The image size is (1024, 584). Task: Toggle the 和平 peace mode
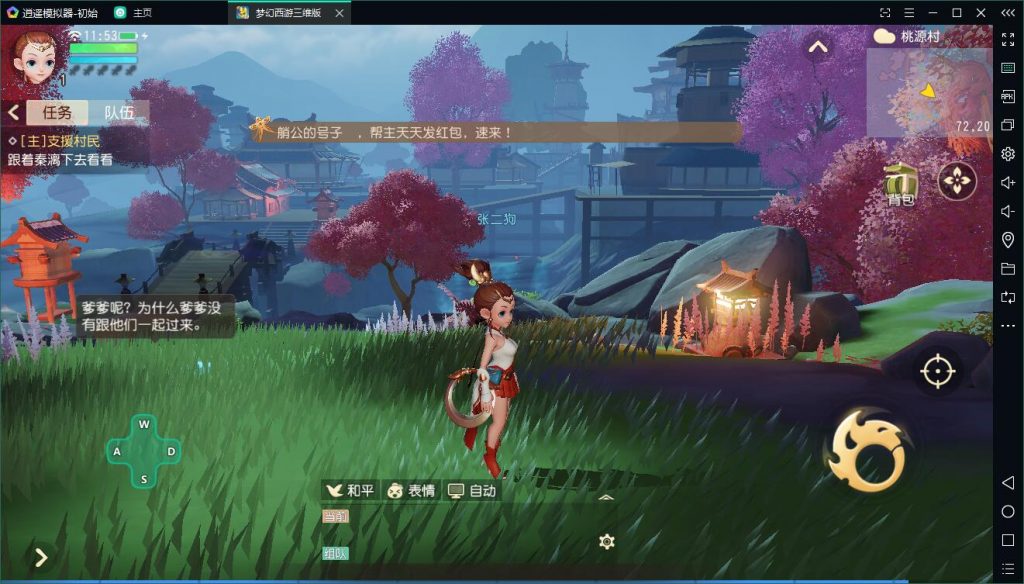click(x=351, y=490)
